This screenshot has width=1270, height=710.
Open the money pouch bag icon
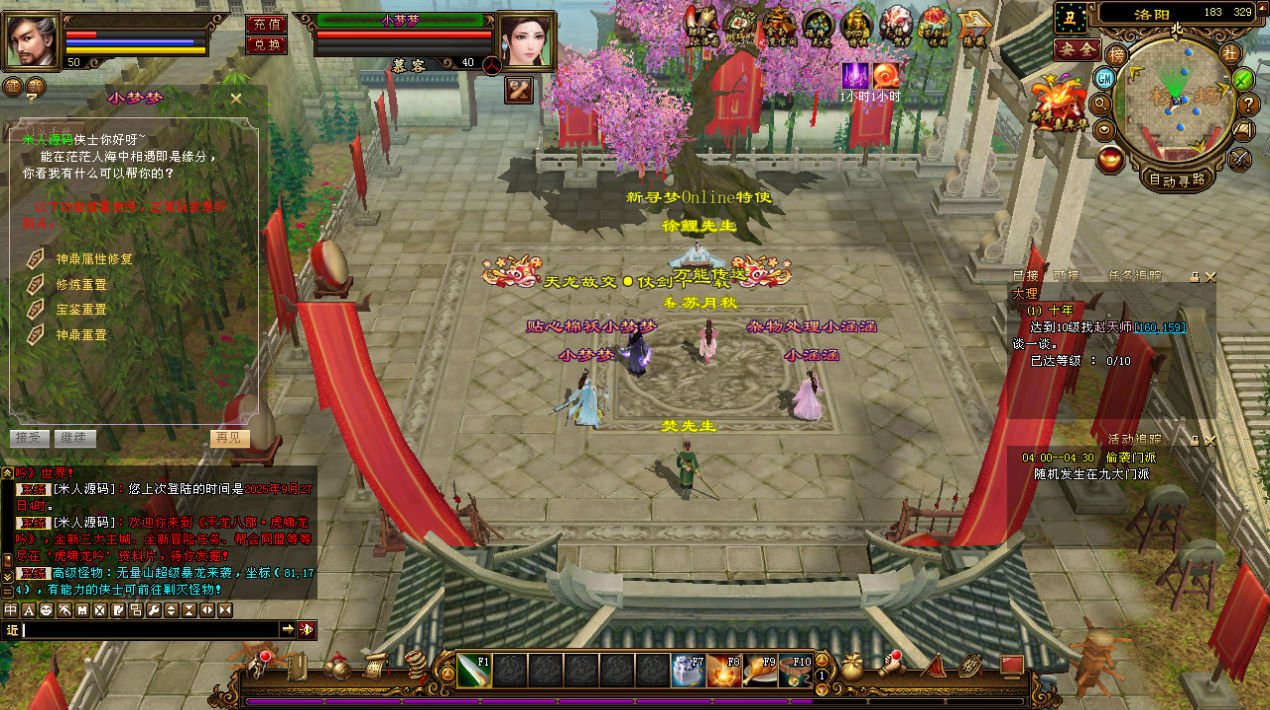click(851, 667)
